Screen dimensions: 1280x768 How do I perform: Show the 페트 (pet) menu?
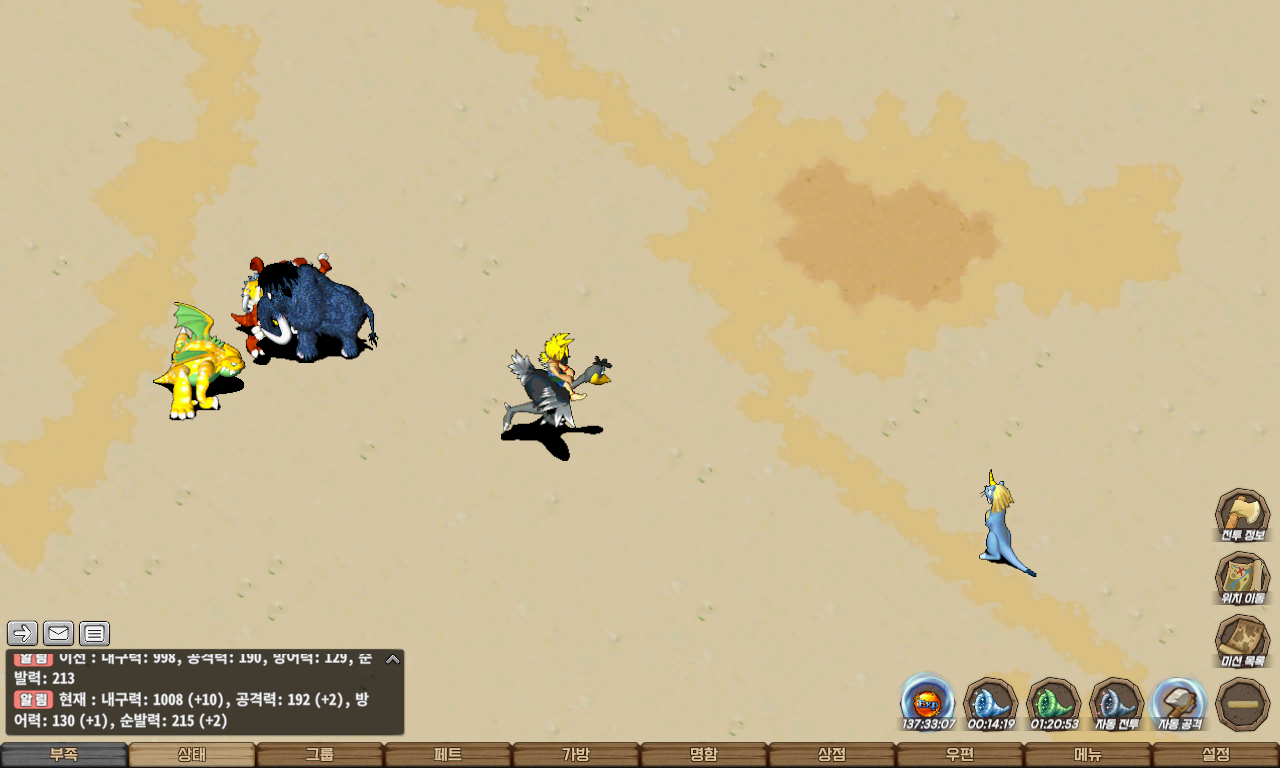point(448,755)
